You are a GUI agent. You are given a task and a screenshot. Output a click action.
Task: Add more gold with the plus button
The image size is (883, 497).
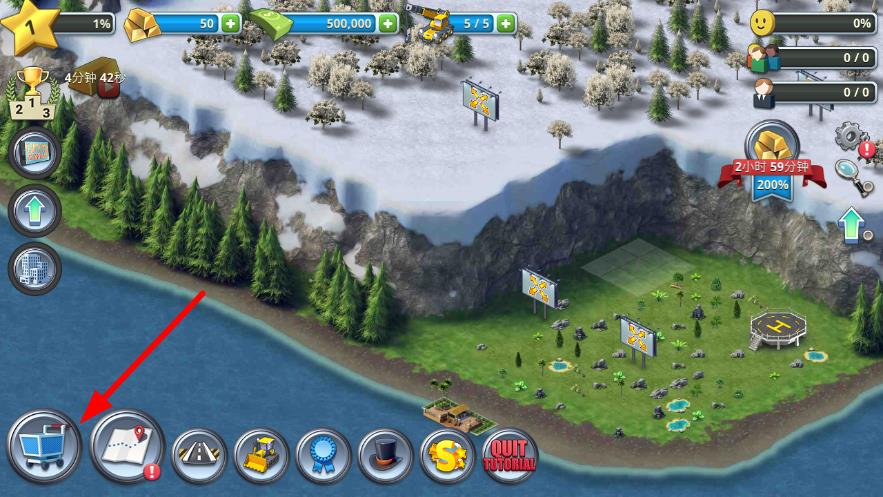231,23
